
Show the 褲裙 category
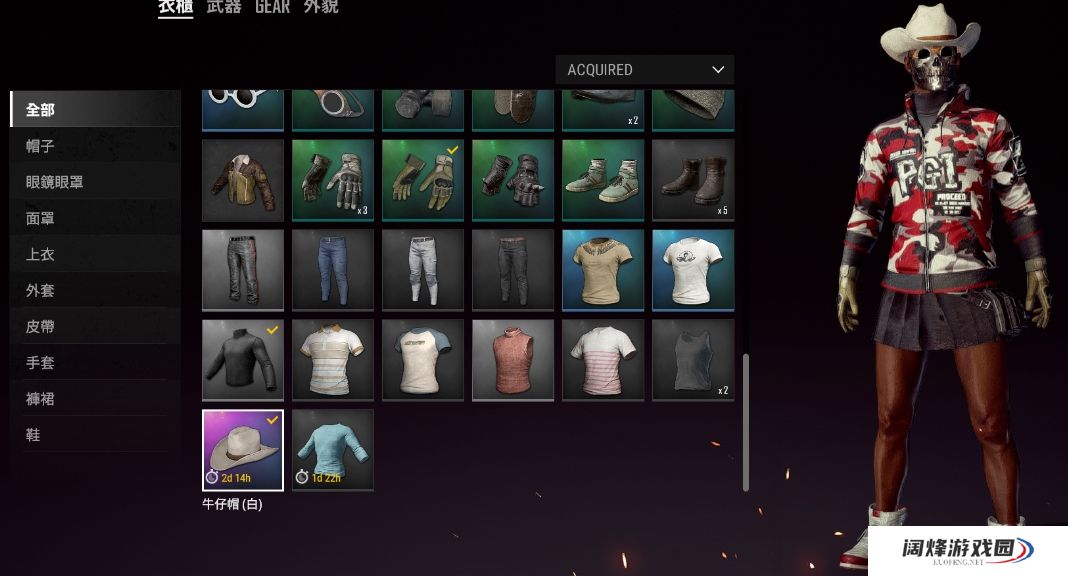(40, 398)
